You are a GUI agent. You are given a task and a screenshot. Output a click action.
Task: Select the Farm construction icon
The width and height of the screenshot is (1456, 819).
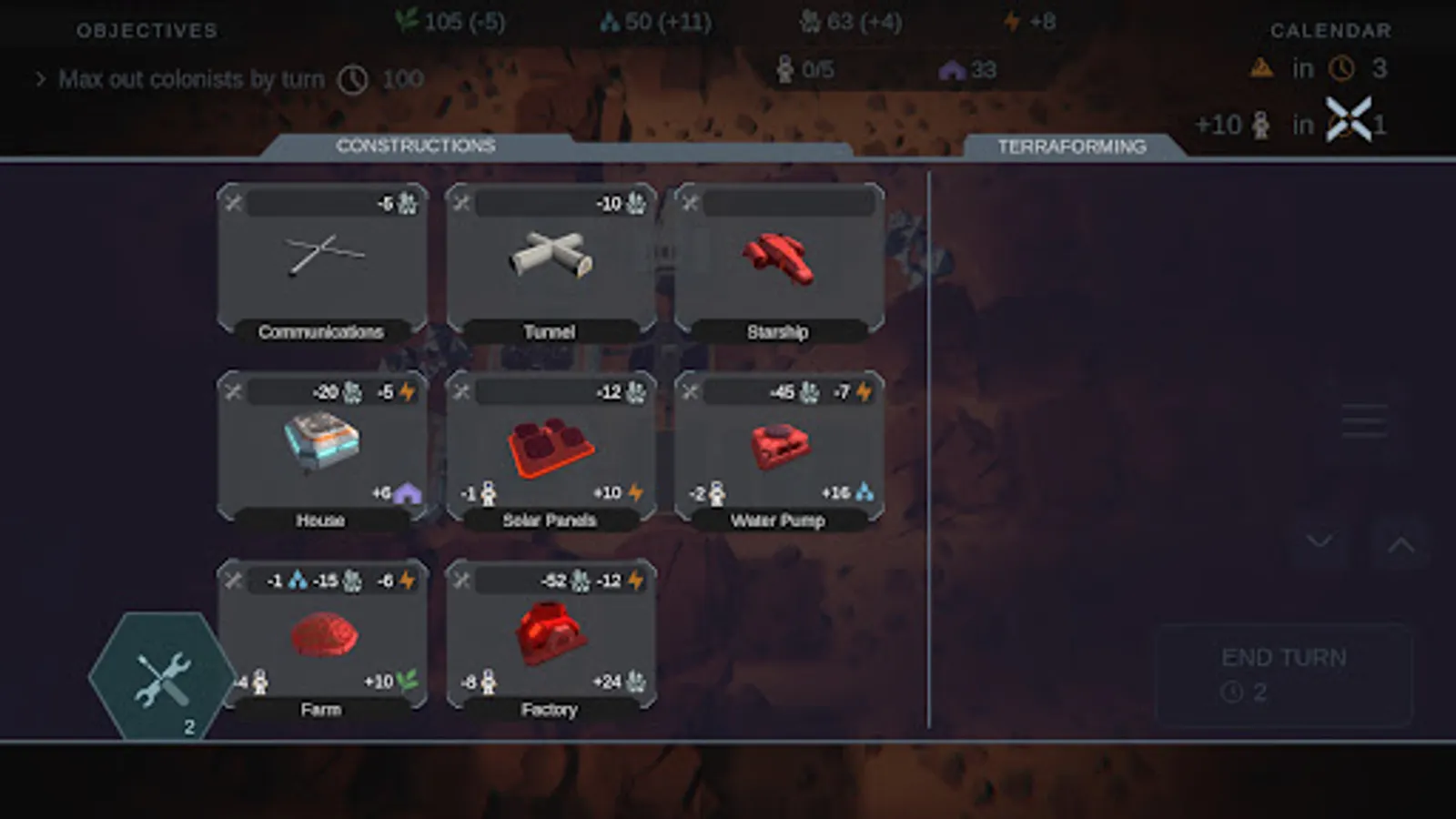coord(320,637)
